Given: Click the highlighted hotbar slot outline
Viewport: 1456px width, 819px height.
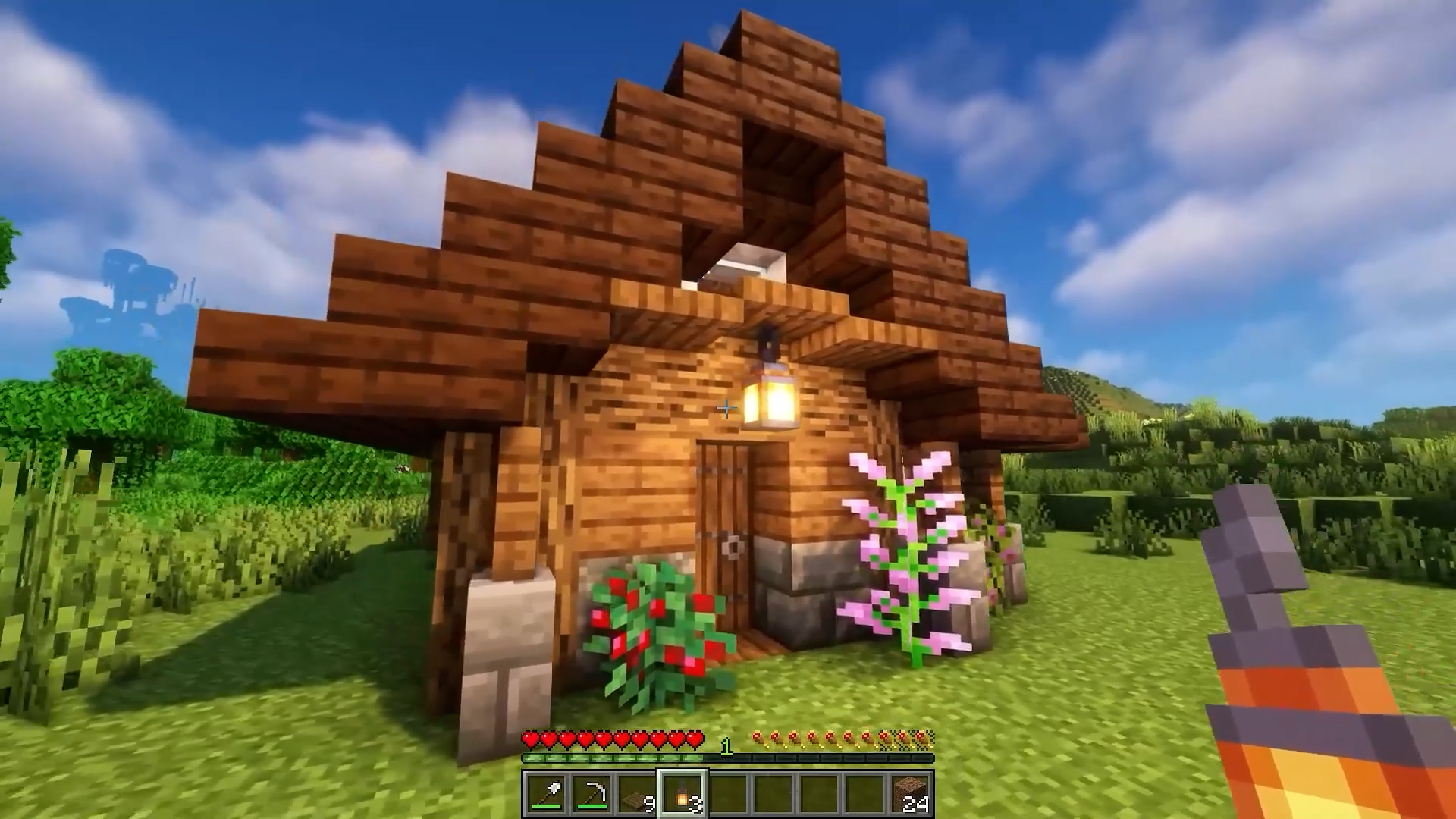Looking at the screenshot, I should point(682,791).
